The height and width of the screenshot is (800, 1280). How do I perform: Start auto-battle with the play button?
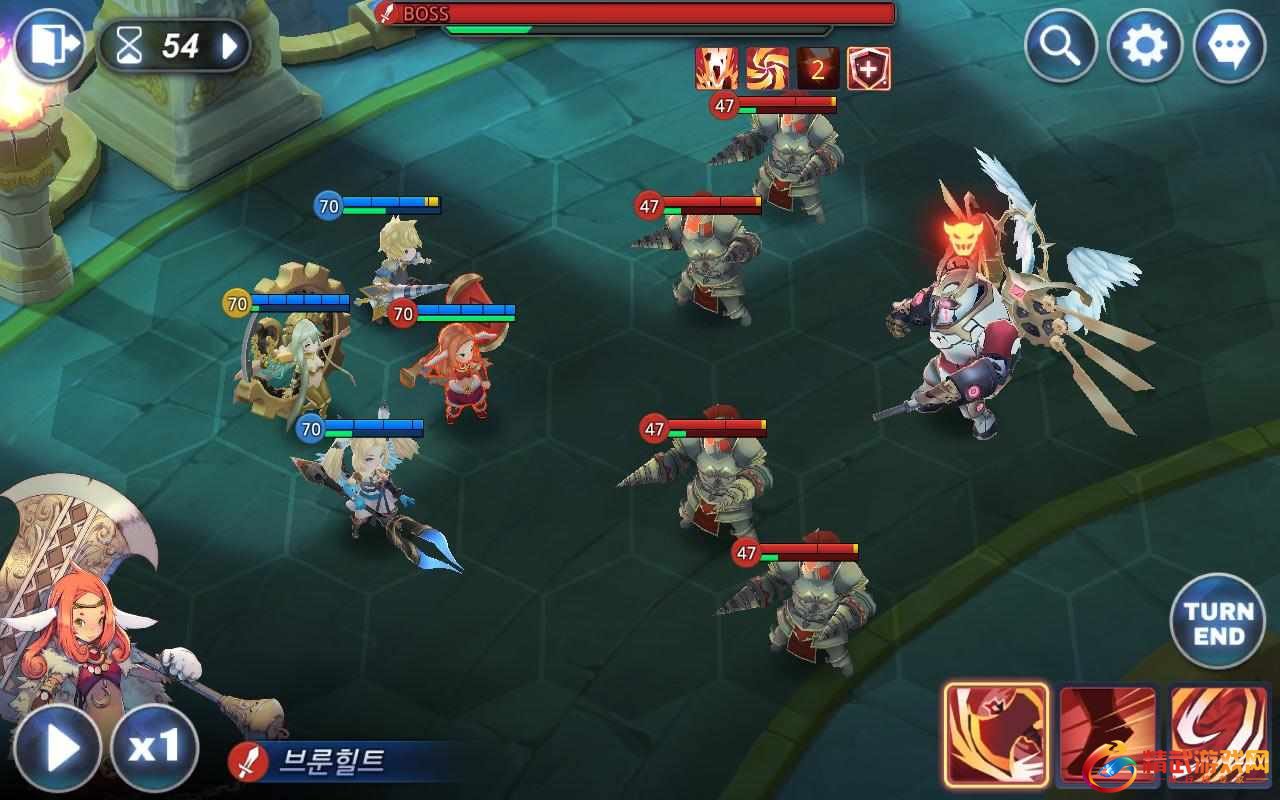[56, 748]
